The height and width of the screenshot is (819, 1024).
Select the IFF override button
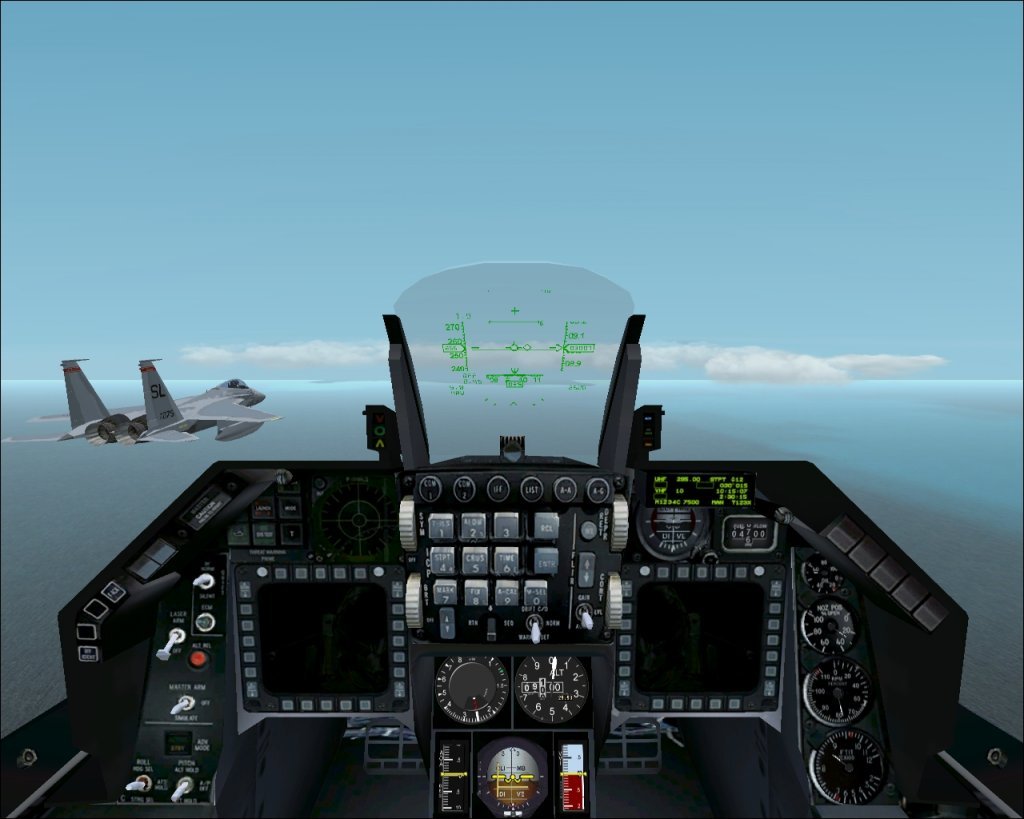pyautogui.click(x=498, y=488)
